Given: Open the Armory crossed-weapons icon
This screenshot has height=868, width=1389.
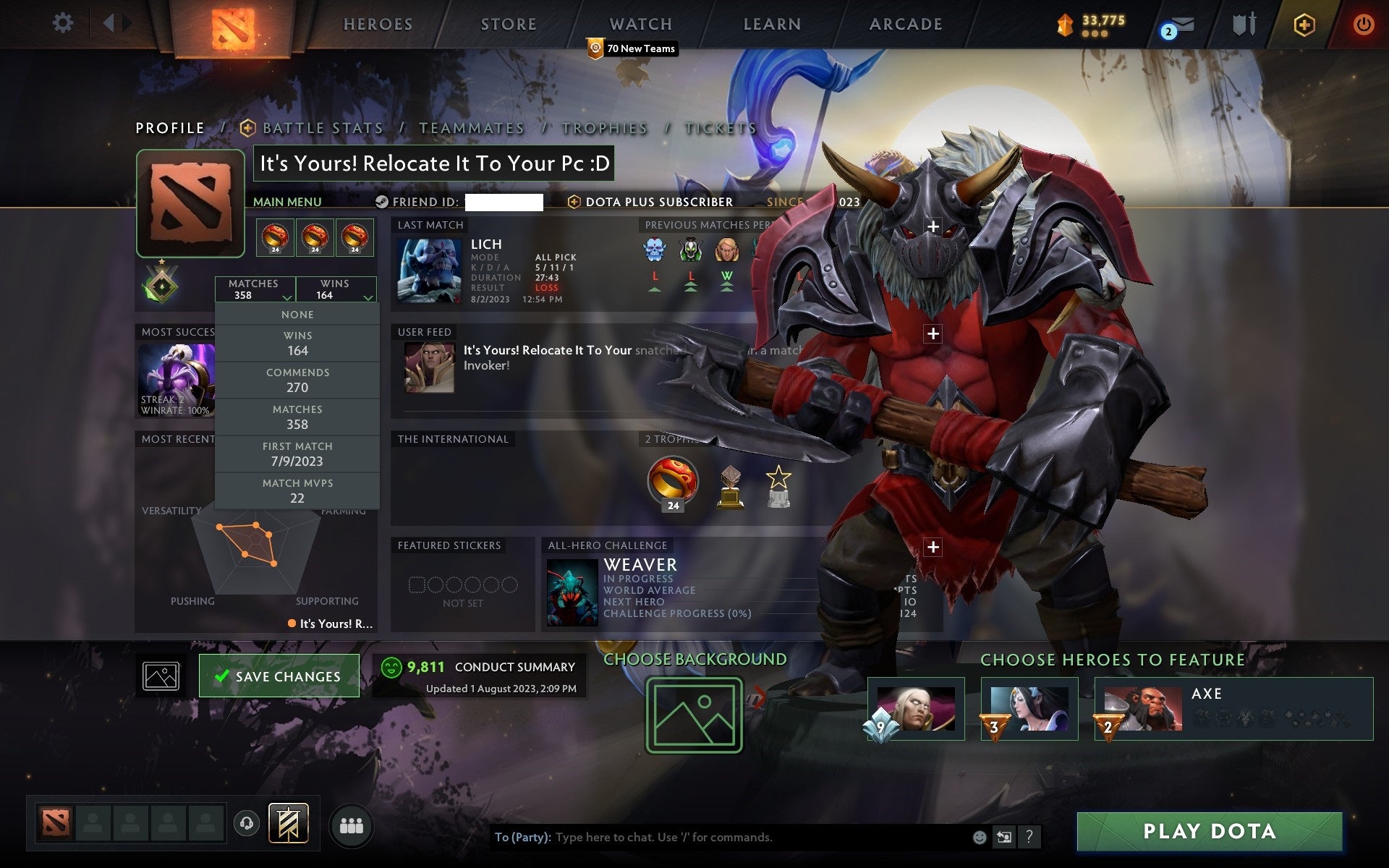Looking at the screenshot, I should [1246, 23].
